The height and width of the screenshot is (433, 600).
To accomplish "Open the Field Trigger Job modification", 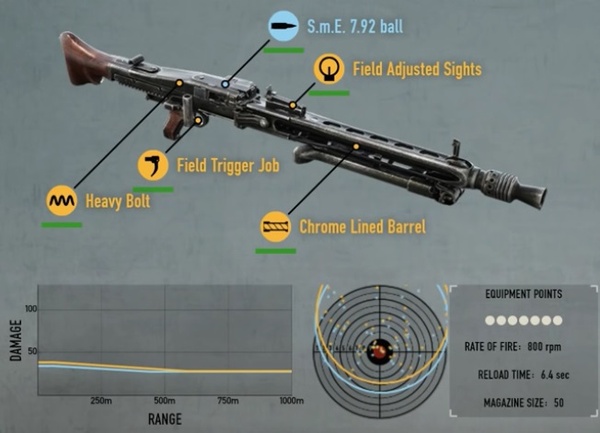I will [x=152, y=165].
